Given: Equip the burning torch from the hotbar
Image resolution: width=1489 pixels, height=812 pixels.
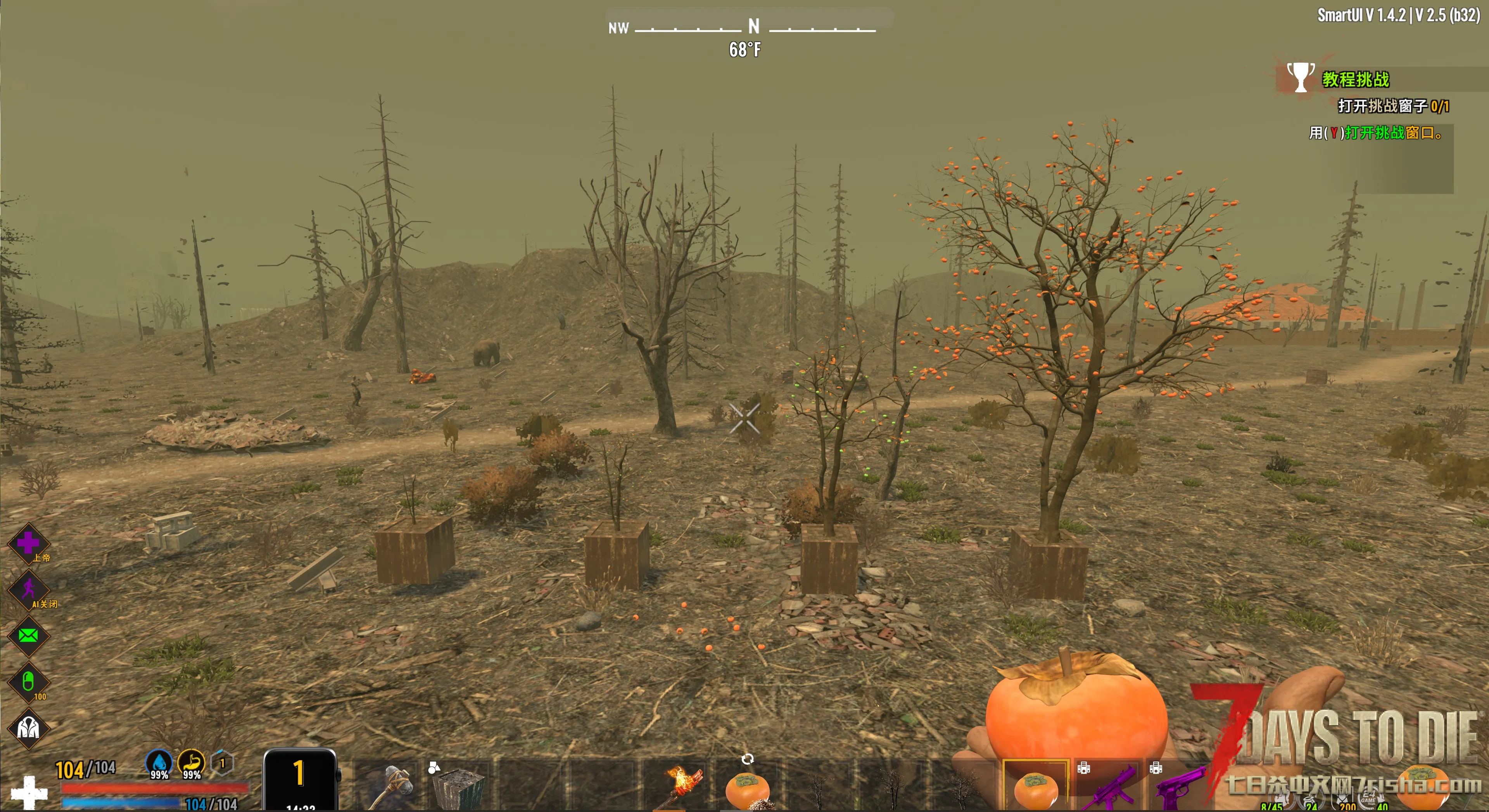Looking at the screenshot, I should coord(682,786).
